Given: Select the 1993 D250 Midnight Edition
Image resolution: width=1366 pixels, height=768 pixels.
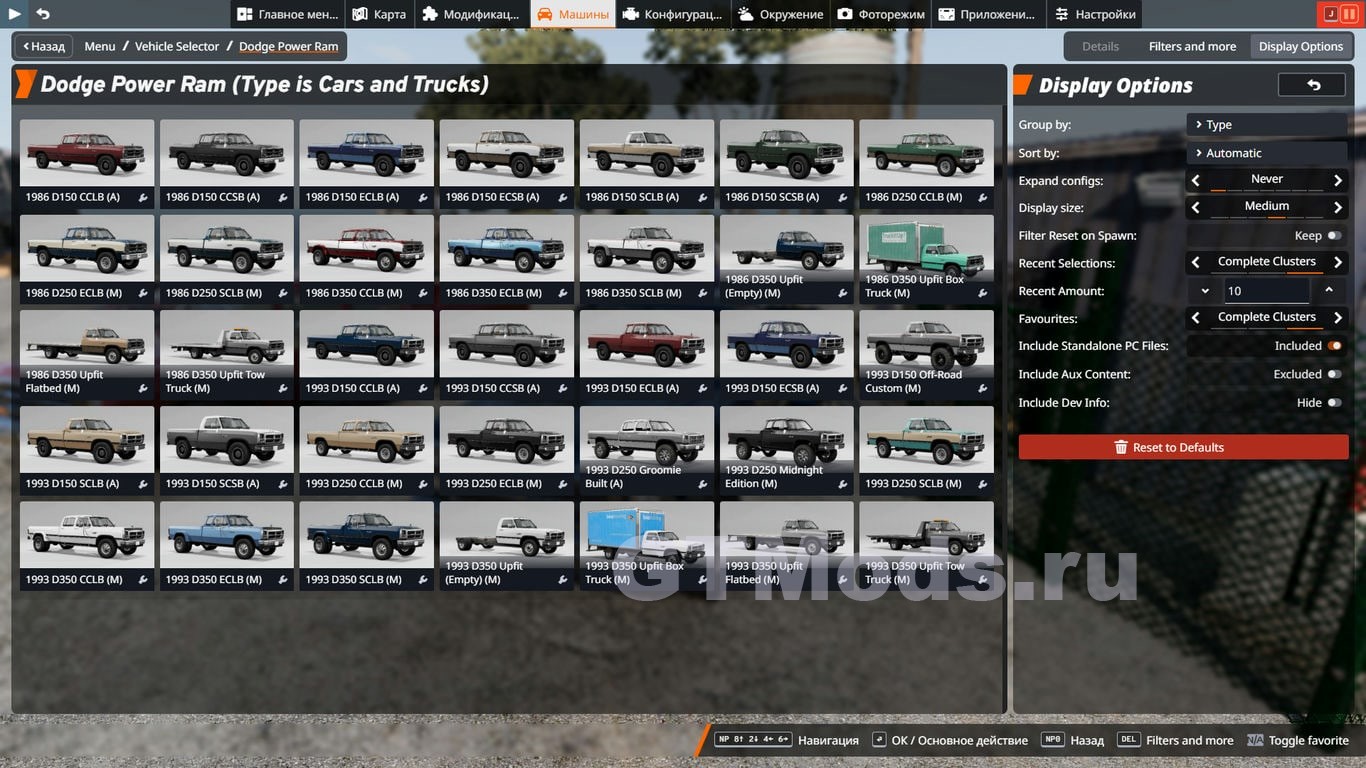Looking at the screenshot, I should click(x=786, y=449).
